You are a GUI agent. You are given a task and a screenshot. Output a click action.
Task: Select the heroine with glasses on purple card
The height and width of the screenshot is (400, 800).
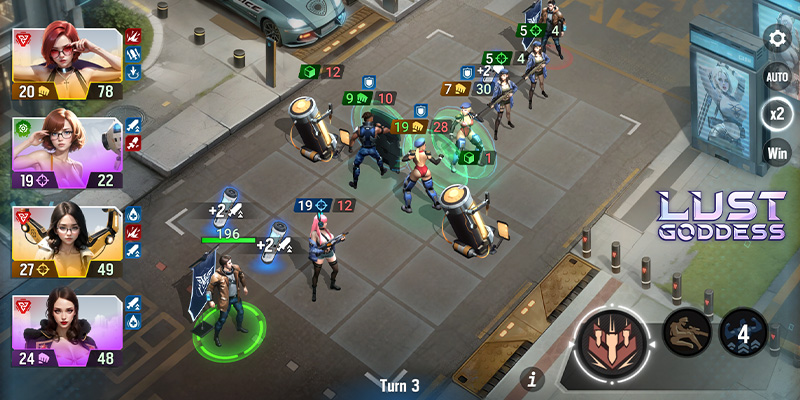coord(67,146)
